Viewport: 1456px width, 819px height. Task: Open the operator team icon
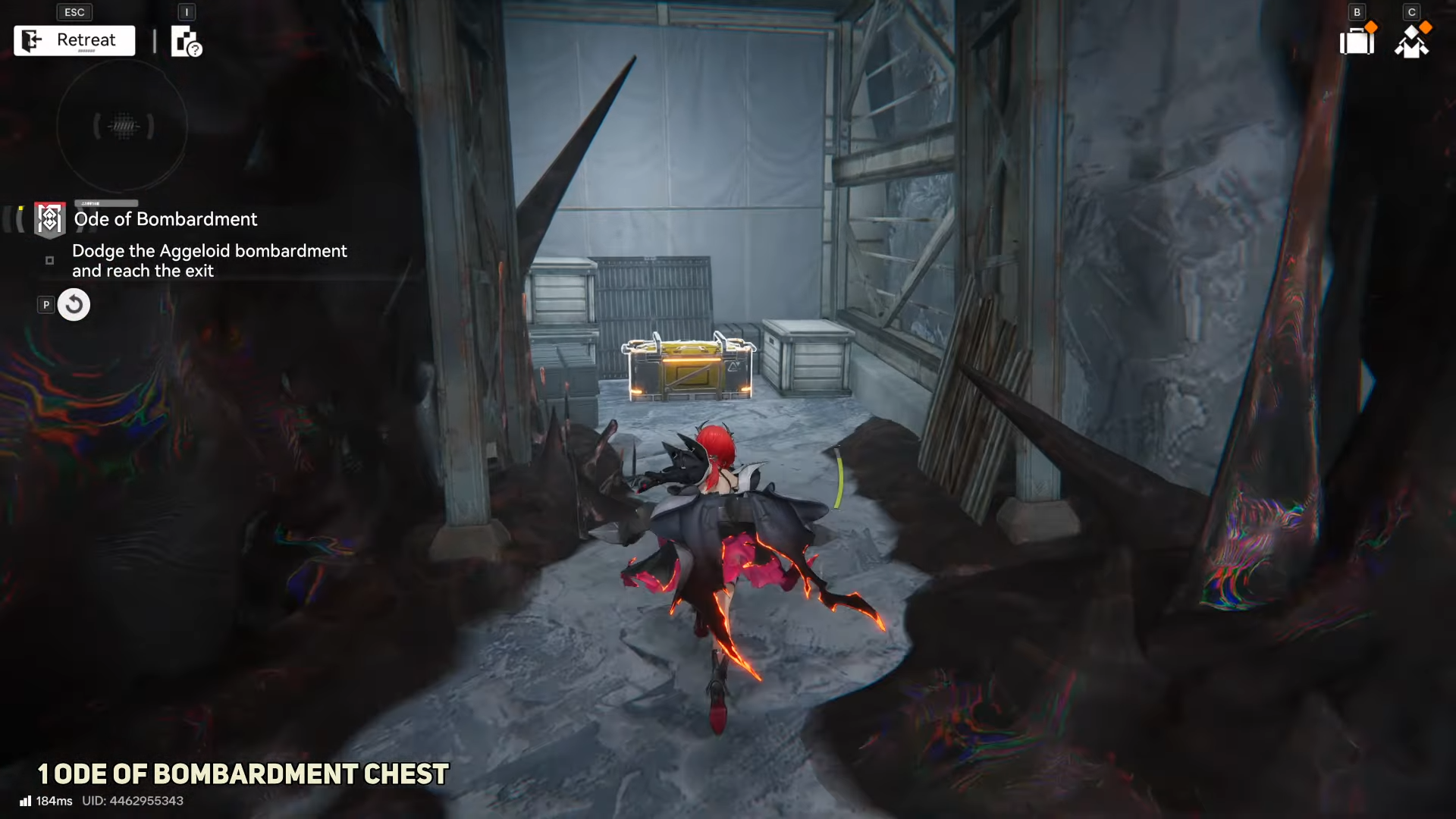click(x=1411, y=42)
